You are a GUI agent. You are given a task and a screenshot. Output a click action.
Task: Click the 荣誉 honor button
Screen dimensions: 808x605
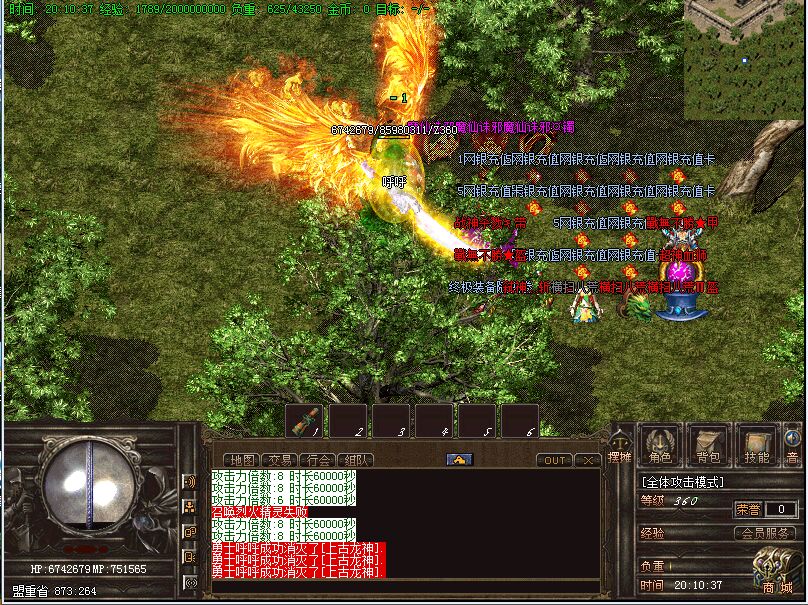[748, 509]
